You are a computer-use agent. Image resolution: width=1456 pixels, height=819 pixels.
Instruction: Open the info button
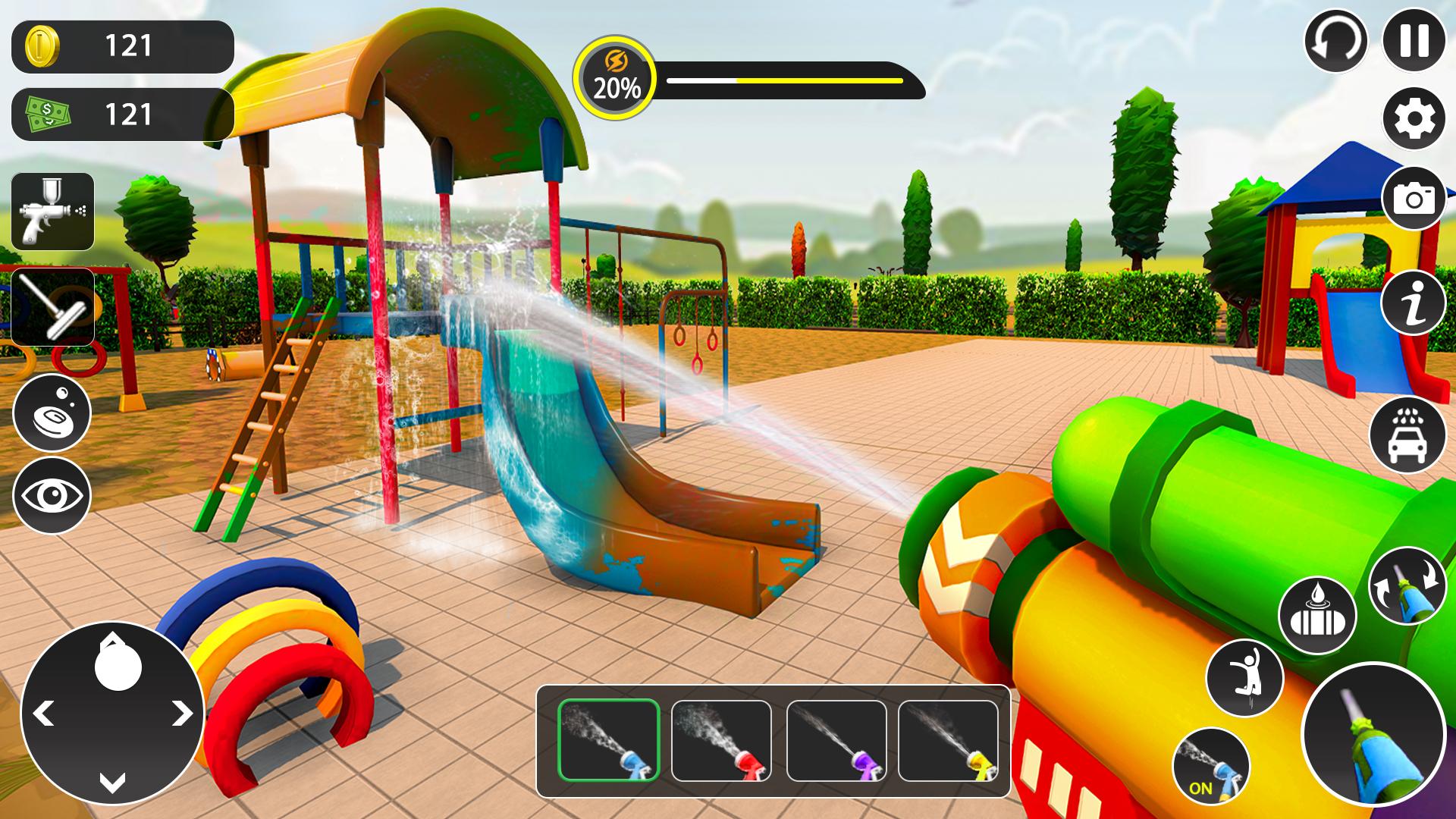tap(1414, 303)
